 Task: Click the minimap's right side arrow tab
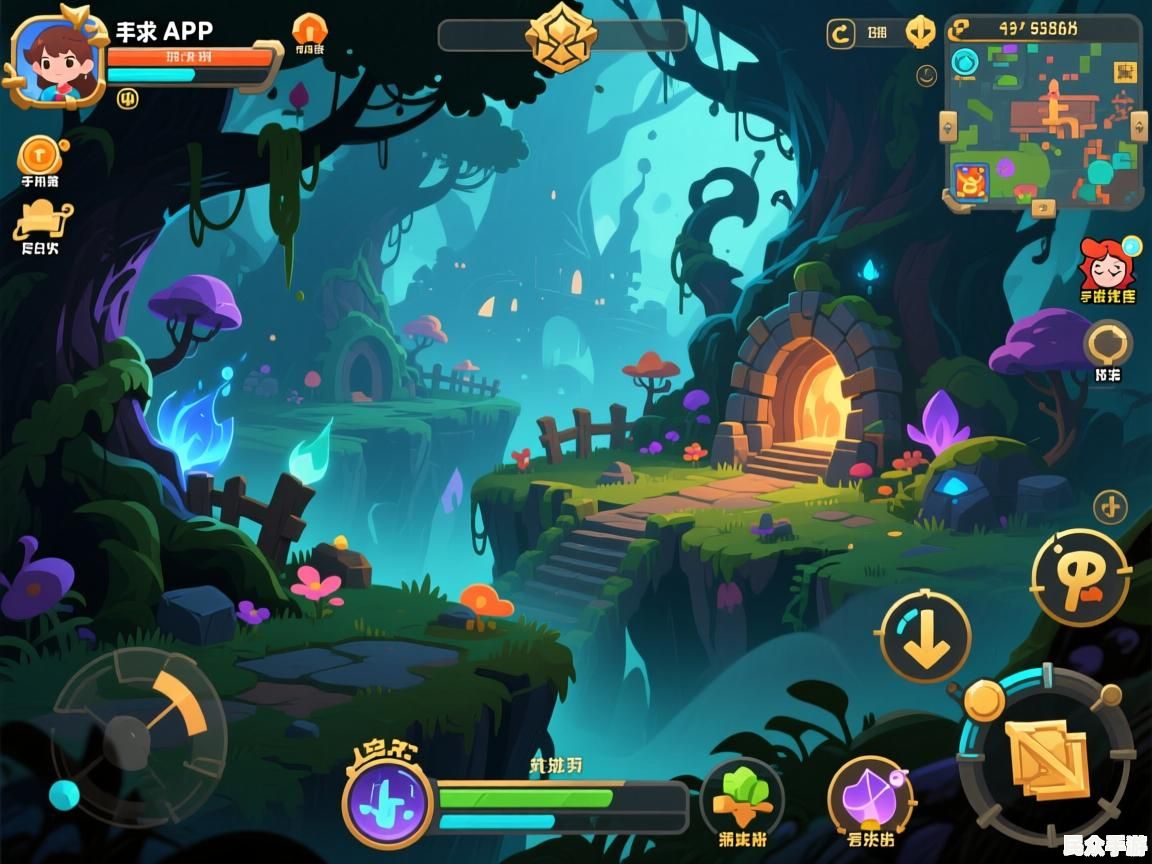tap(1139, 126)
